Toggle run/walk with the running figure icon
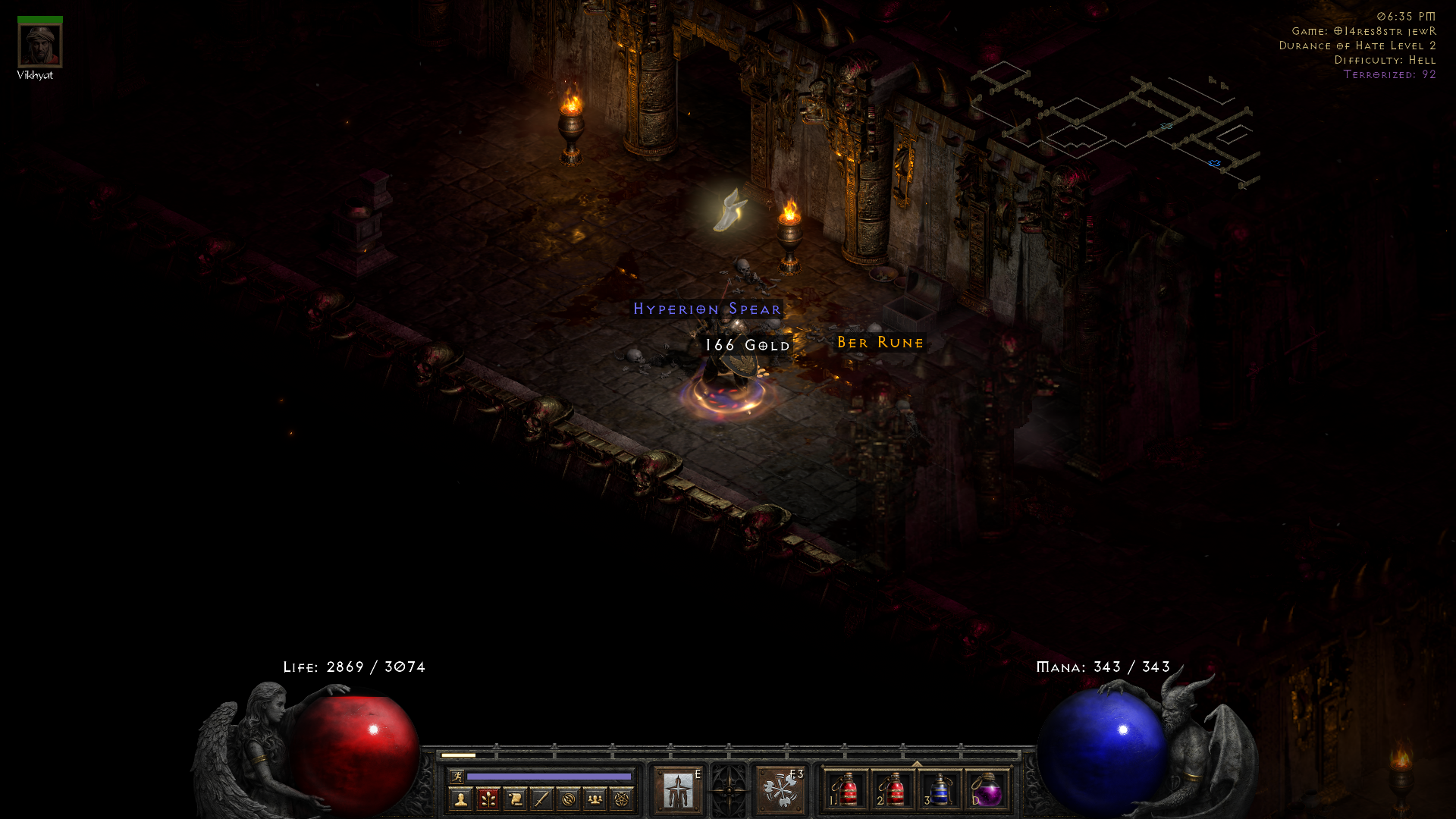 coord(457,777)
